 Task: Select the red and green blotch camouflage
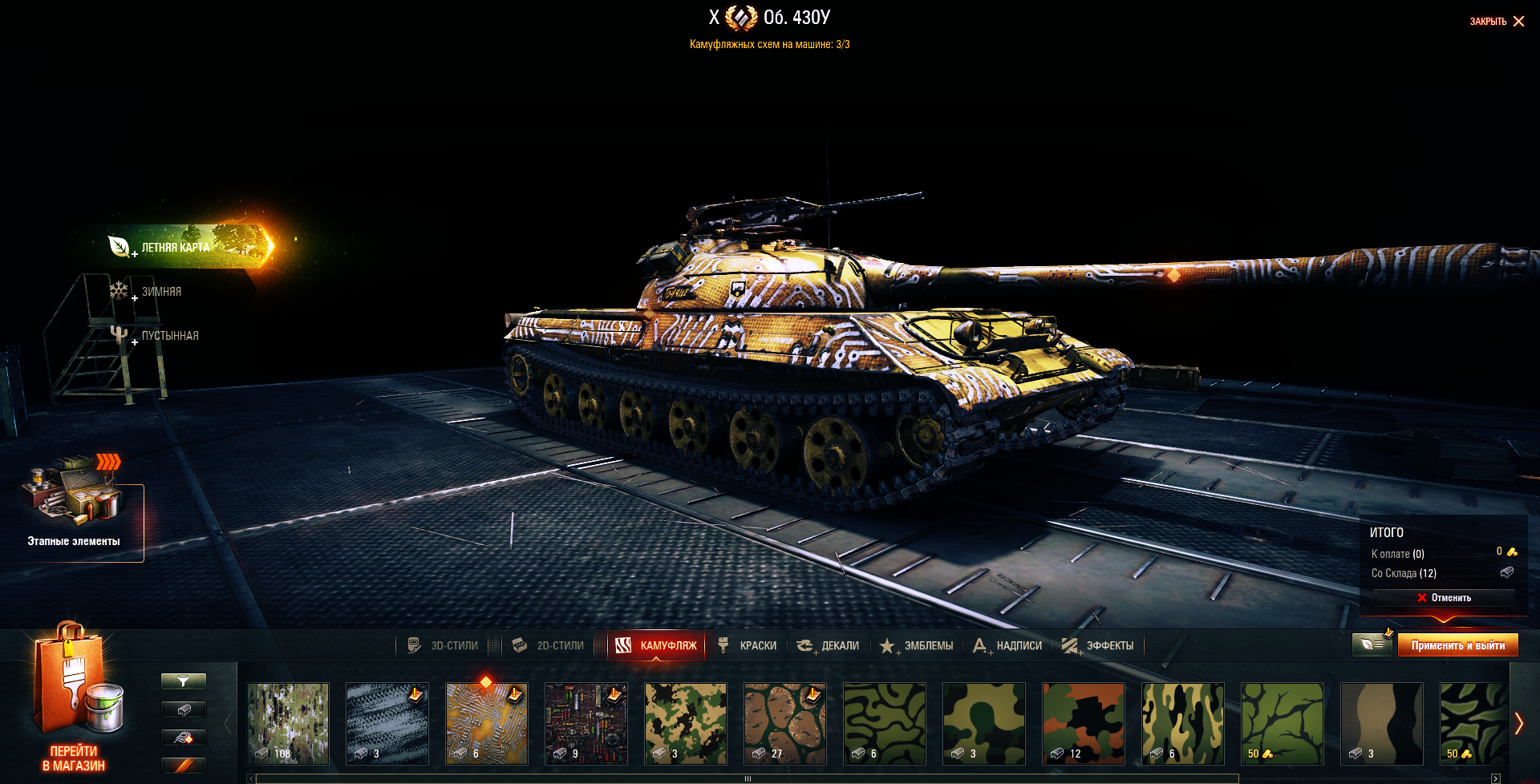coord(1084,723)
